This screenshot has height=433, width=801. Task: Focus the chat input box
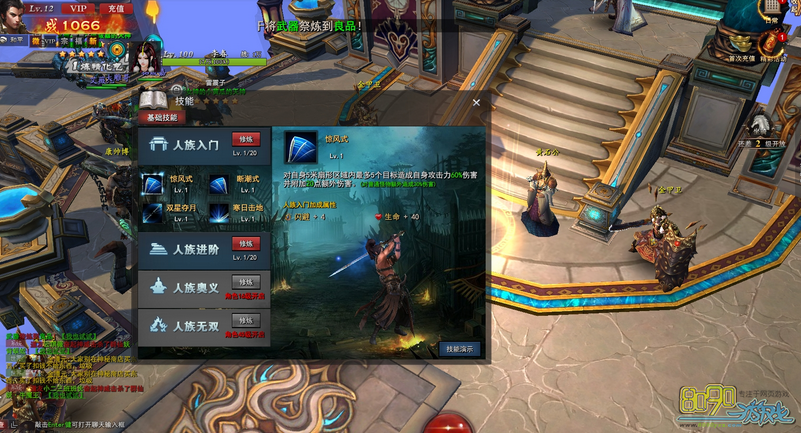pyautogui.click(x=80, y=425)
